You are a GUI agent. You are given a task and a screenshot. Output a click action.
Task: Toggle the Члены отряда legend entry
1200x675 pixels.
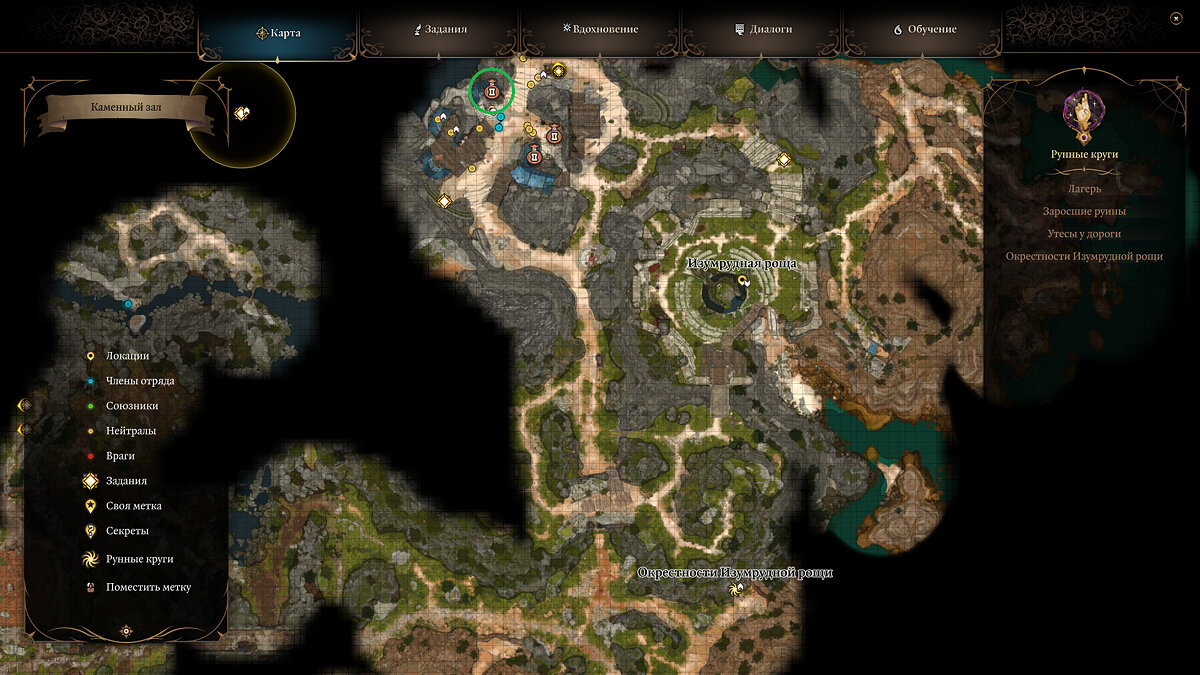pyautogui.click(x=140, y=380)
